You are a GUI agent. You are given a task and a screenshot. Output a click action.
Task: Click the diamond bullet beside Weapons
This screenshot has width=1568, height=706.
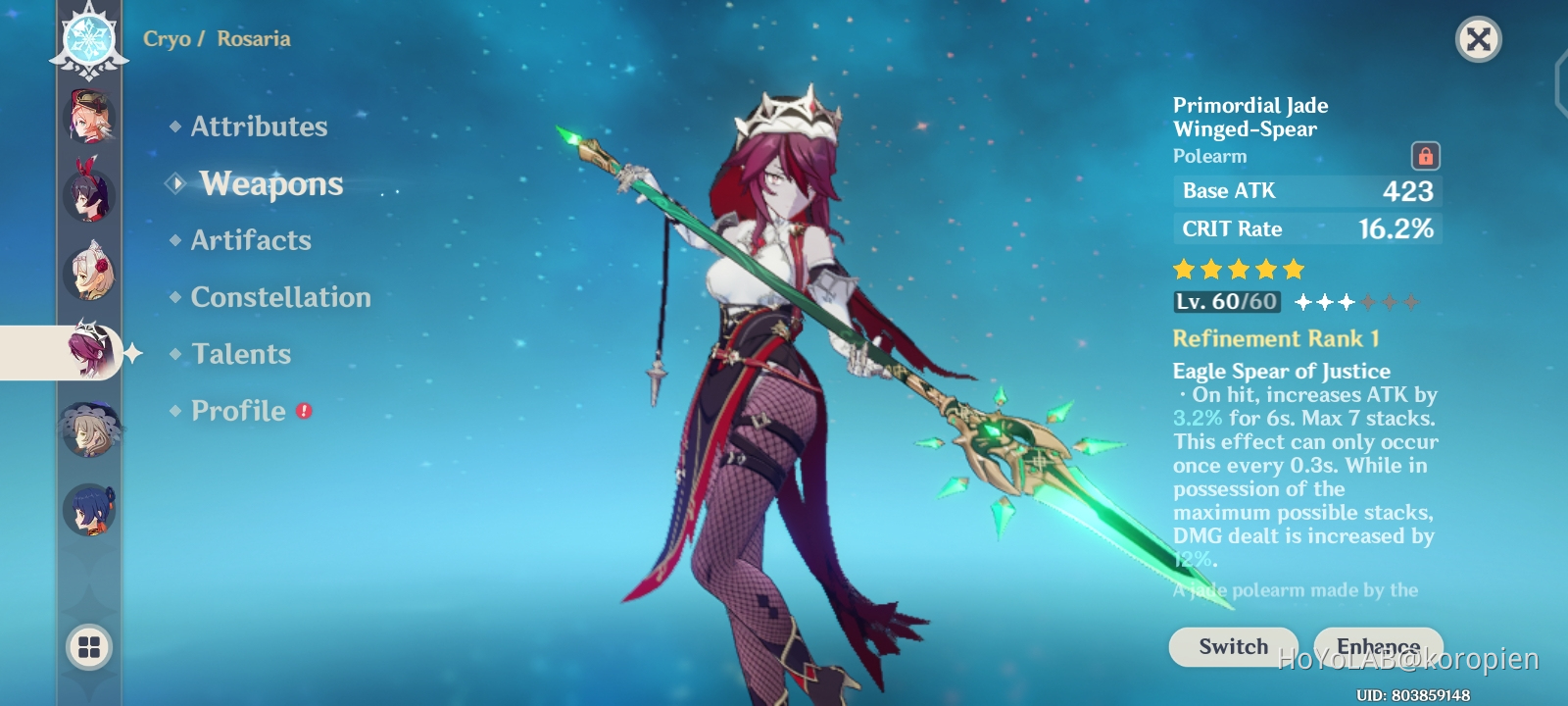point(174,184)
